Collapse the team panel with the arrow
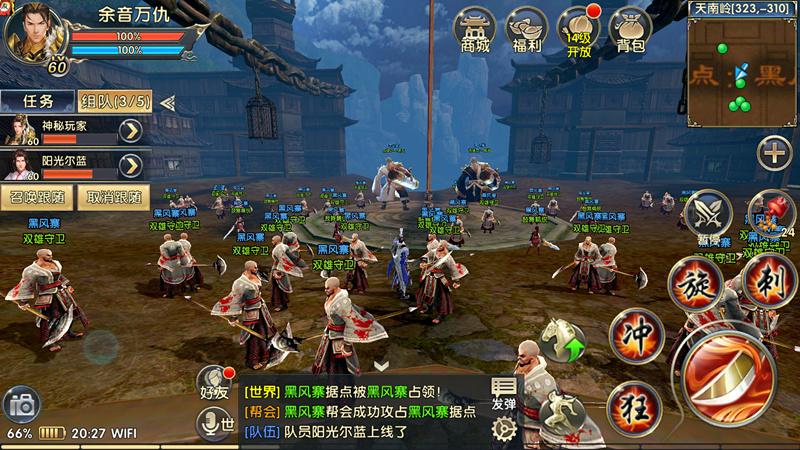 coord(168,102)
